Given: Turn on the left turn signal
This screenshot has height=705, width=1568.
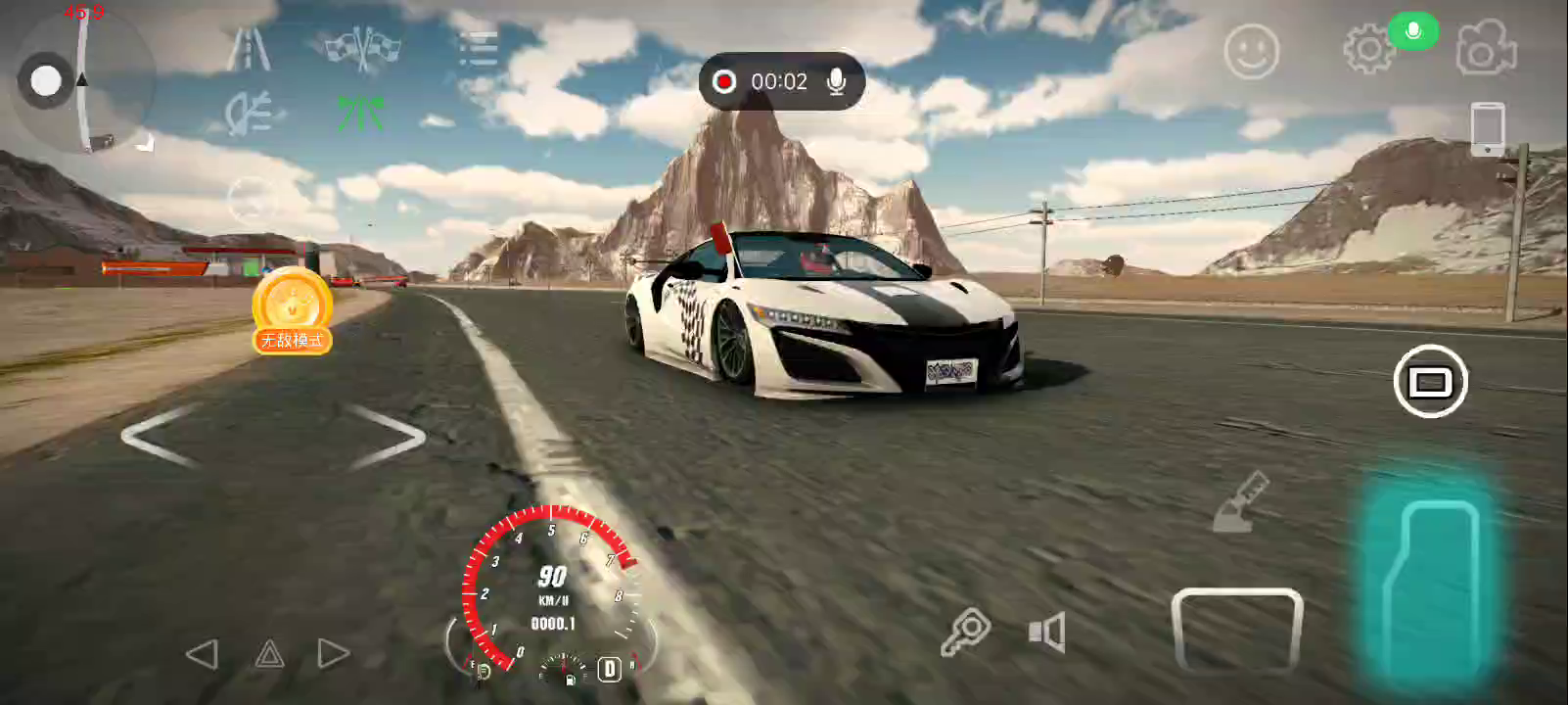Looking at the screenshot, I should pyautogui.click(x=202, y=654).
